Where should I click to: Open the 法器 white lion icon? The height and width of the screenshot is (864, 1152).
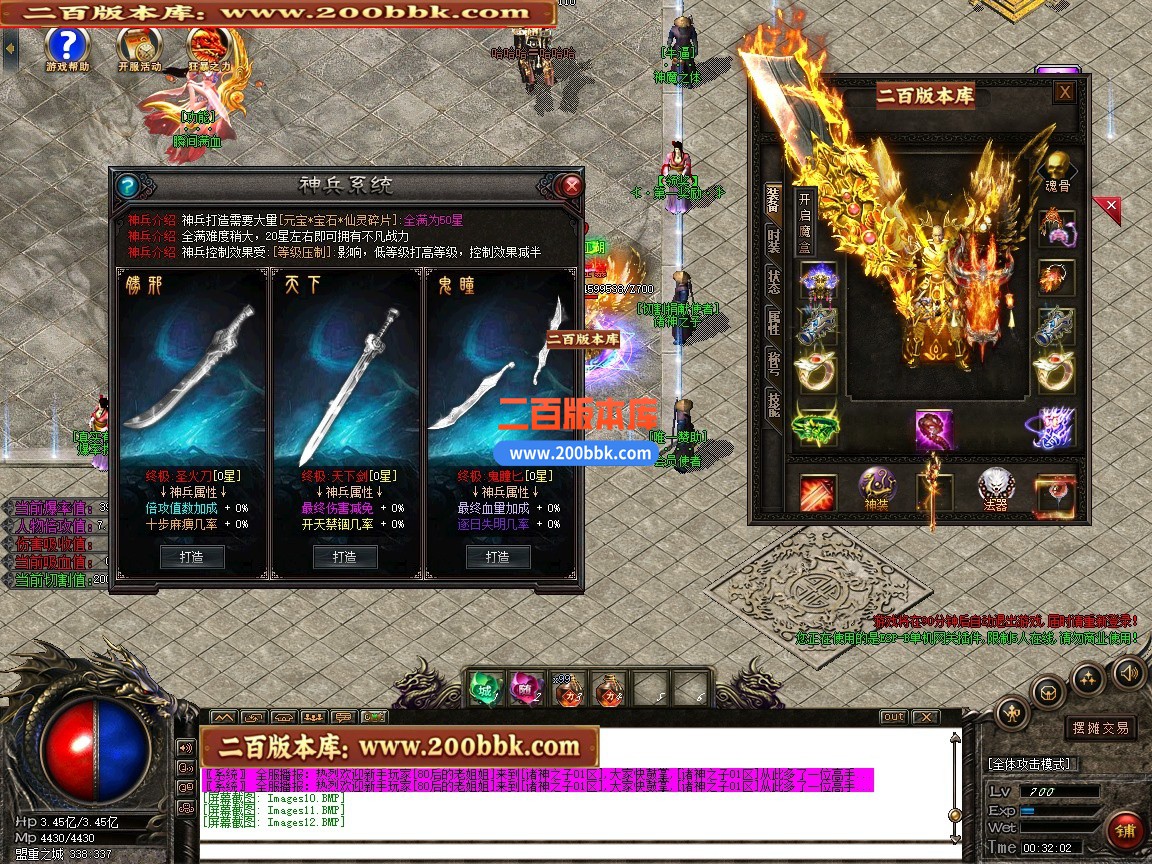[996, 488]
